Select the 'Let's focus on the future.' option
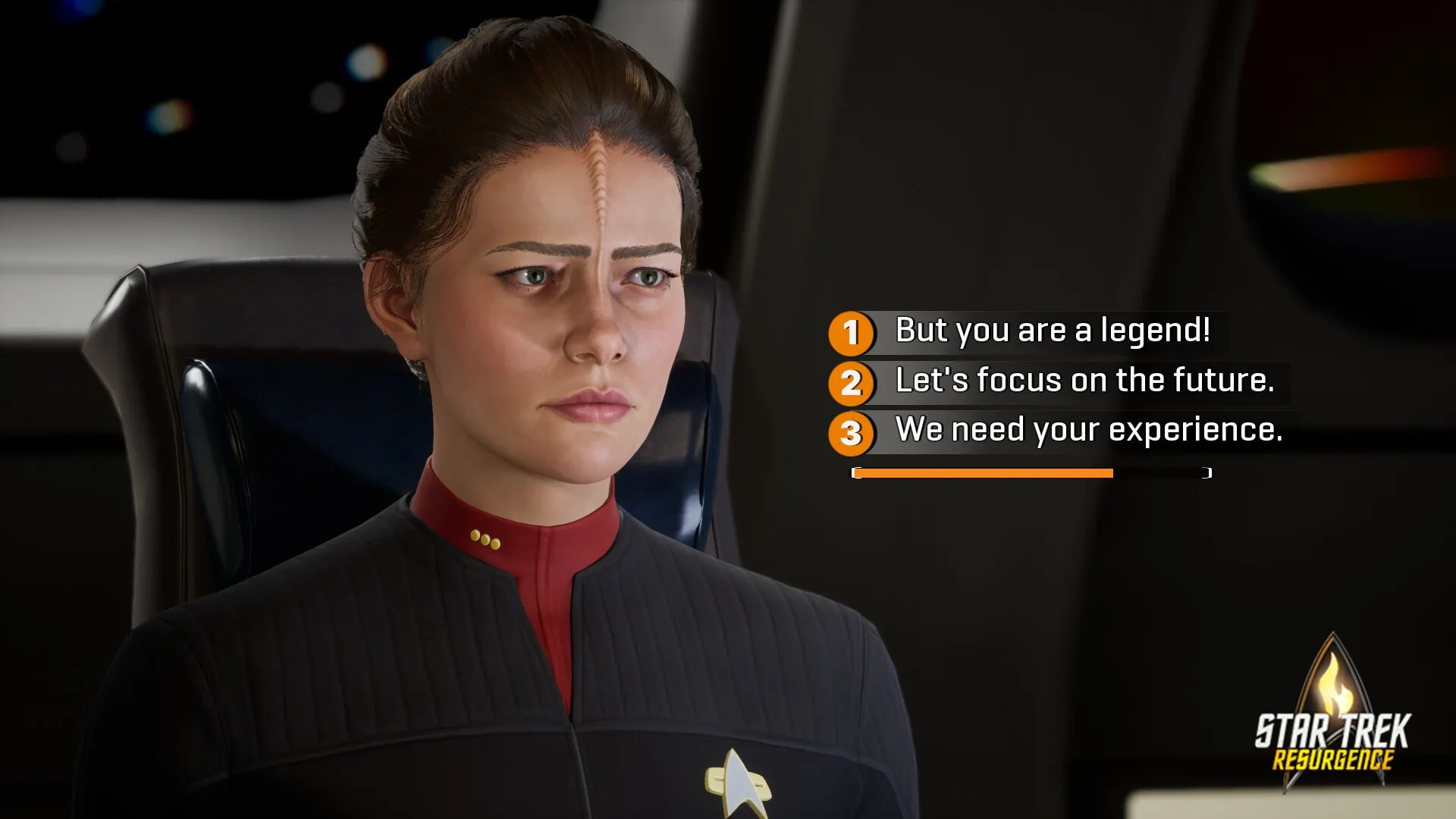 tap(1084, 381)
